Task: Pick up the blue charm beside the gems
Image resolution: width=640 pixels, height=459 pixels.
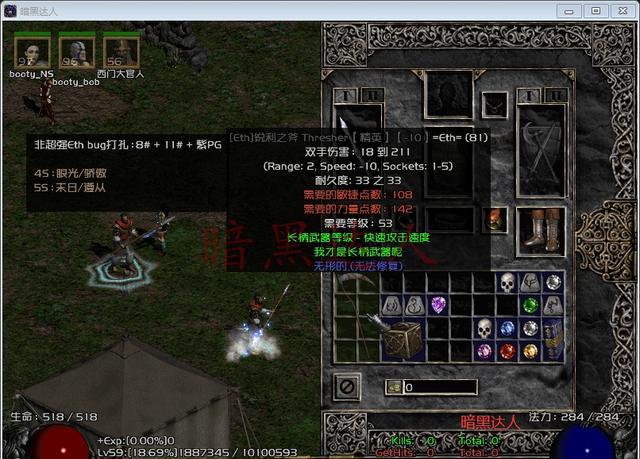Action: click(553, 338)
